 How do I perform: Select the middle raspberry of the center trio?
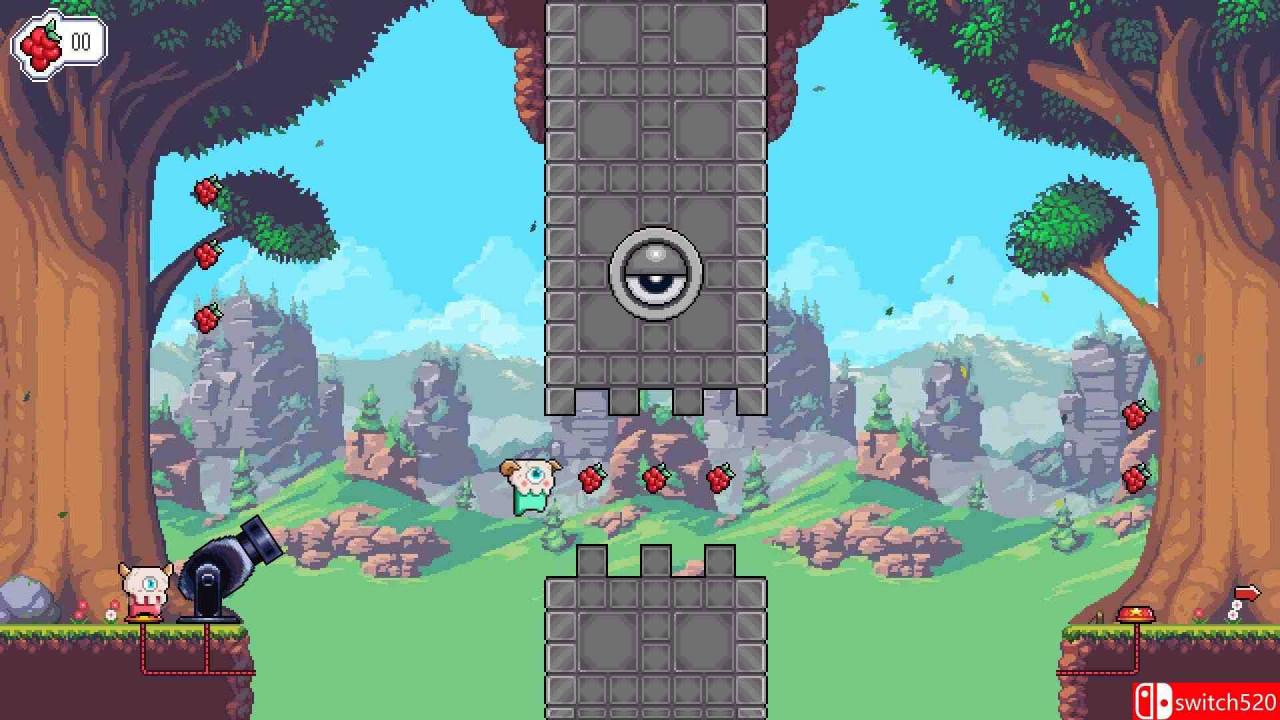(656, 477)
